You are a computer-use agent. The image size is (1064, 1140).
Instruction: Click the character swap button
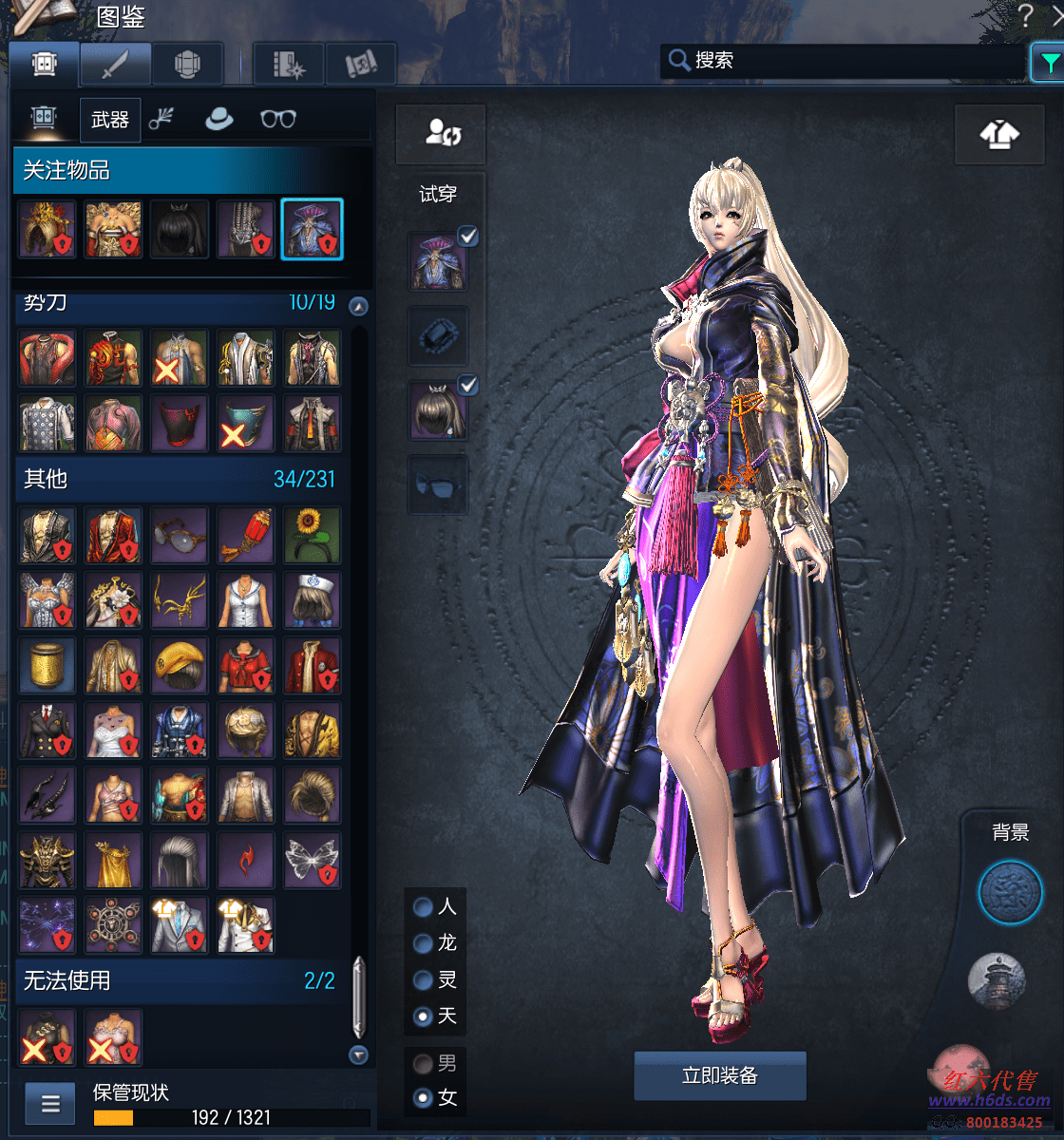click(x=441, y=134)
